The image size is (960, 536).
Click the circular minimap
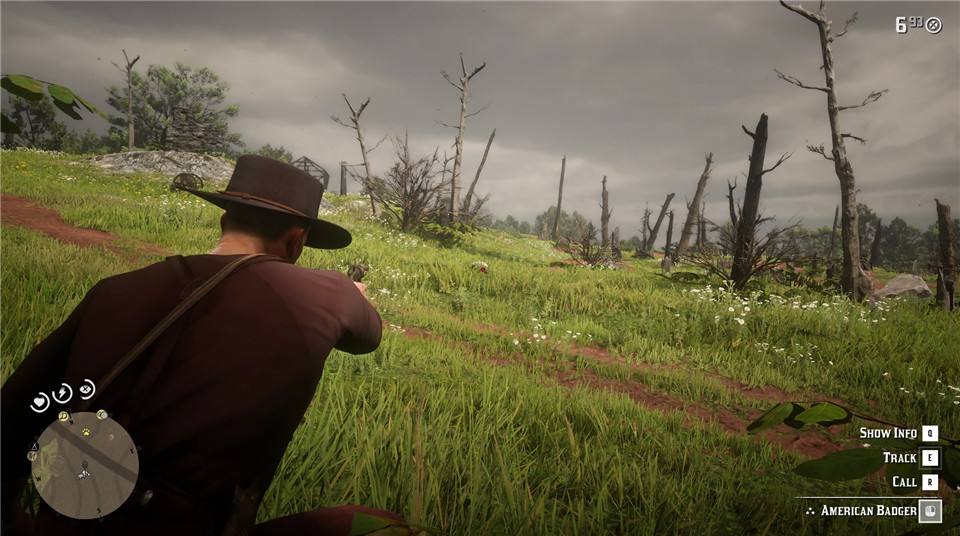click(85, 465)
